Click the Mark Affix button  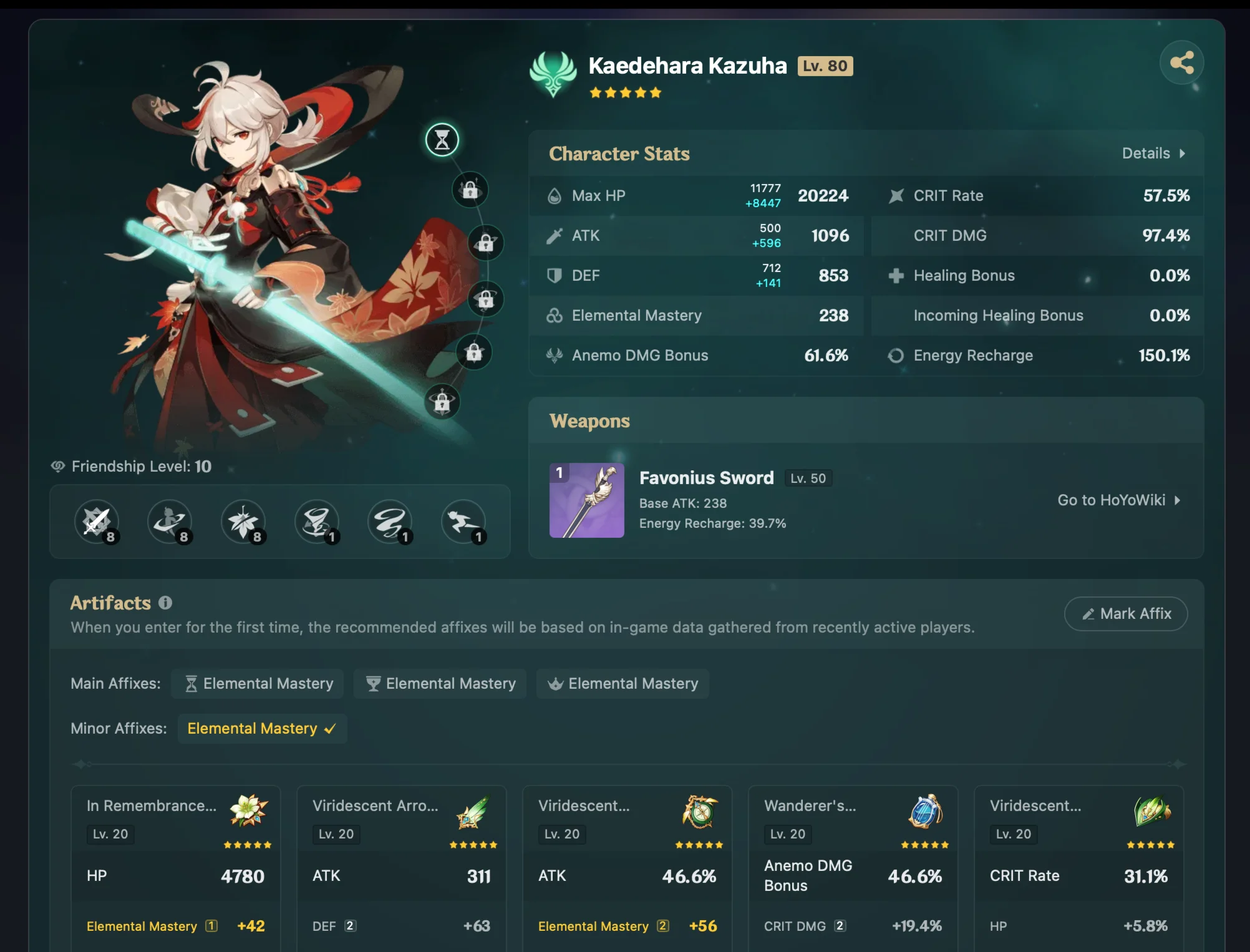point(1125,614)
